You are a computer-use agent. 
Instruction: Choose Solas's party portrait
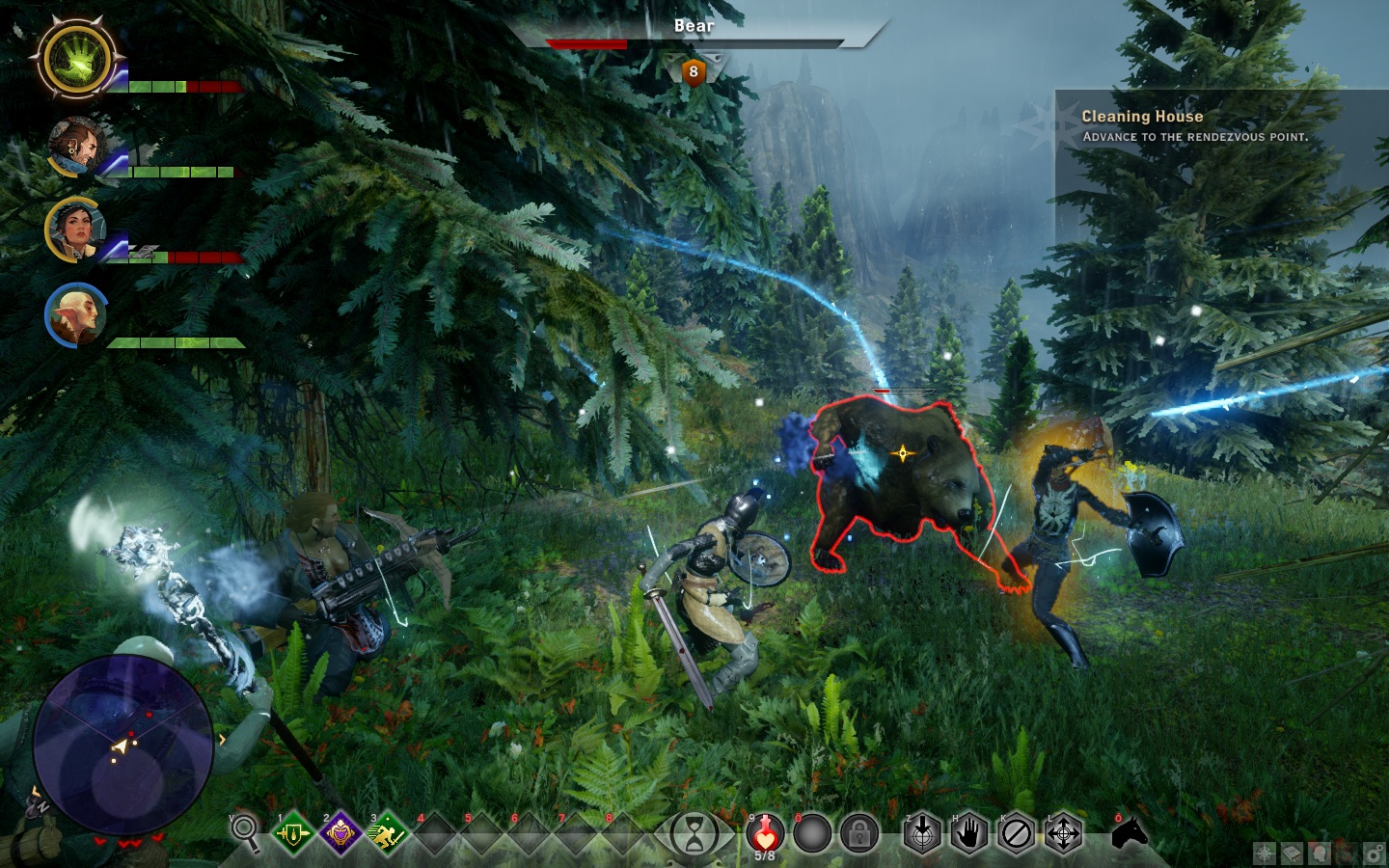coord(74,314)
